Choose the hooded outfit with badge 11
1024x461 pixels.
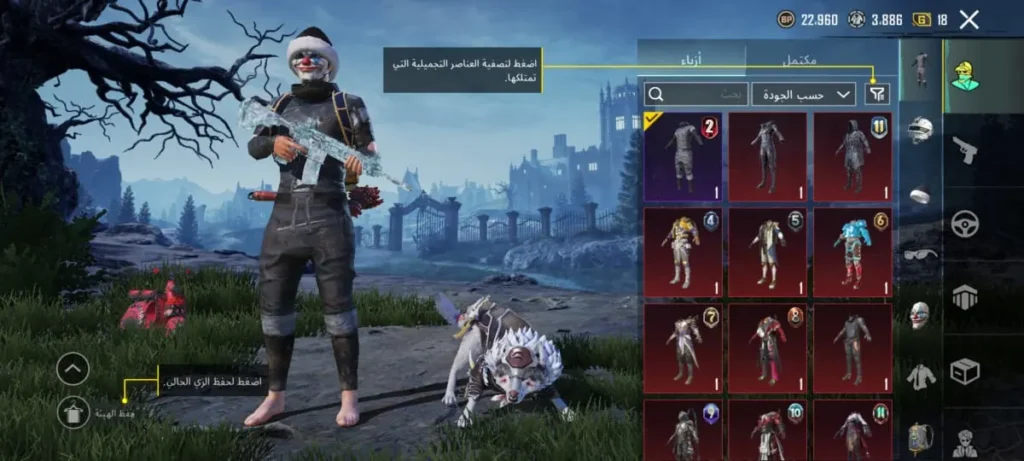point(853,156)
